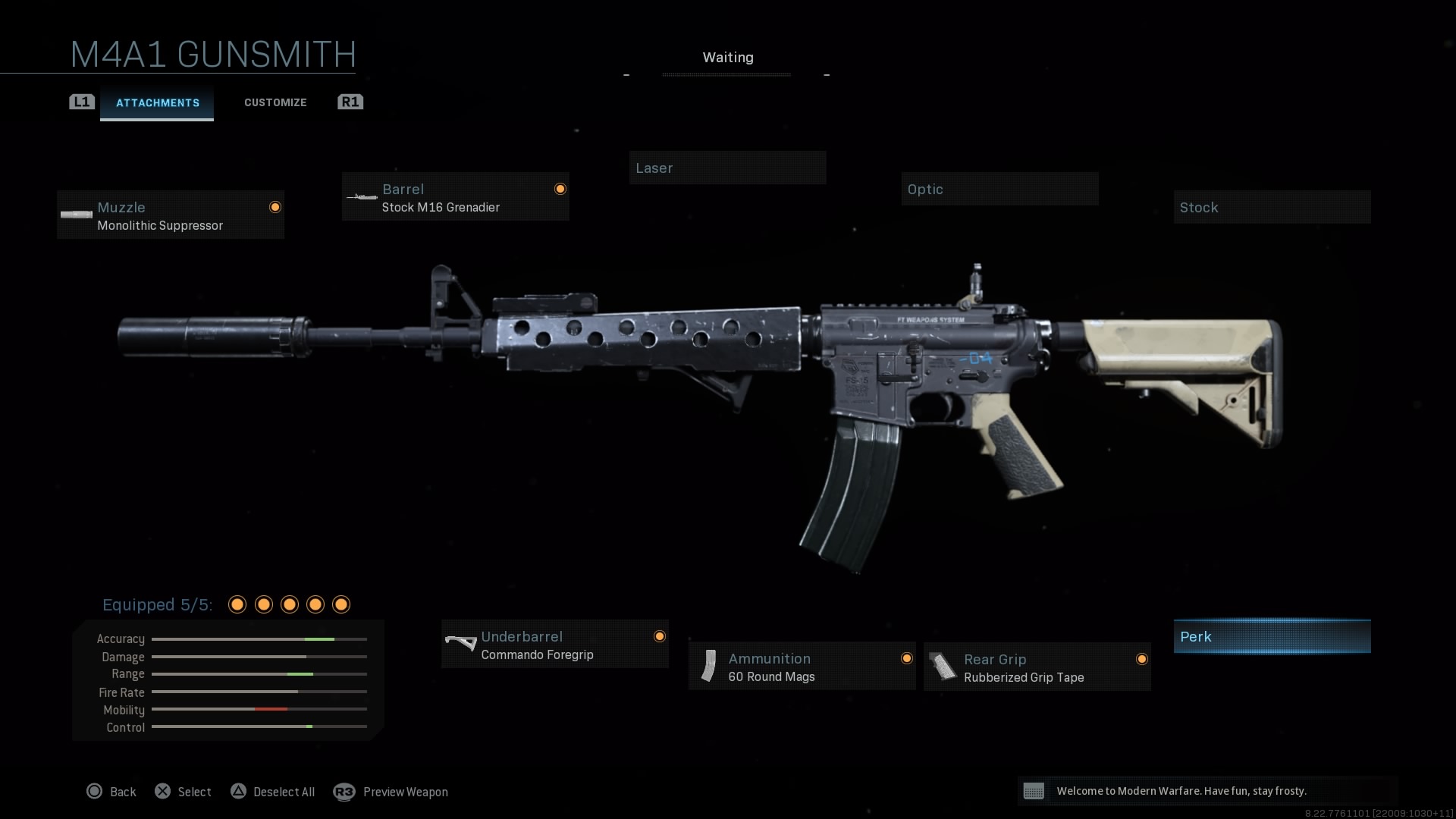
Task: Click the 60 Round Mags magazine icon
Action: tap(709, 666)
